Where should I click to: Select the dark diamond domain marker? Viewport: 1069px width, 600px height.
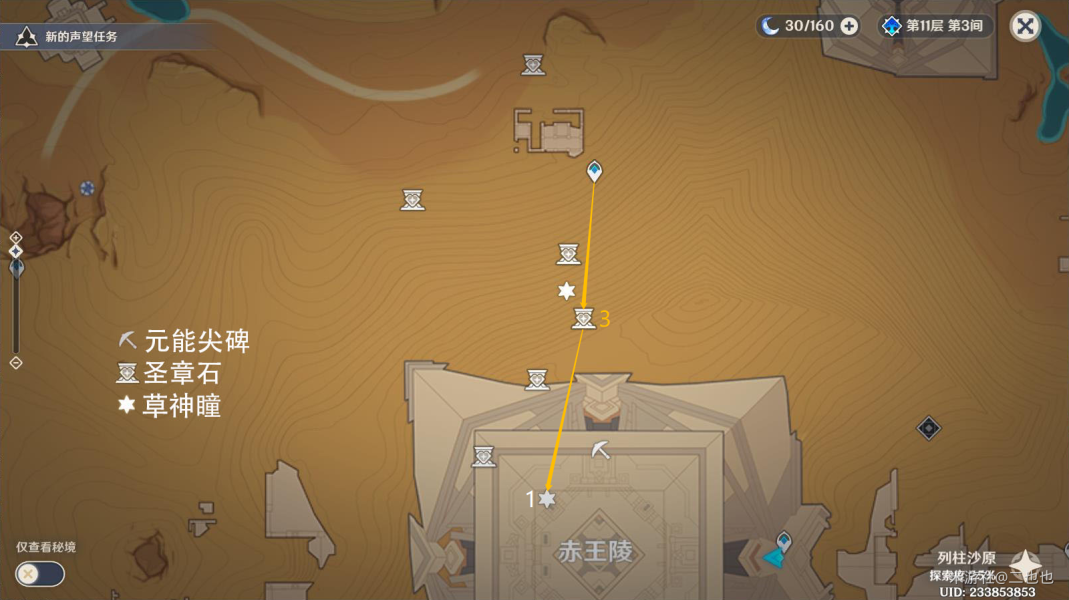(x=929, y=428)
